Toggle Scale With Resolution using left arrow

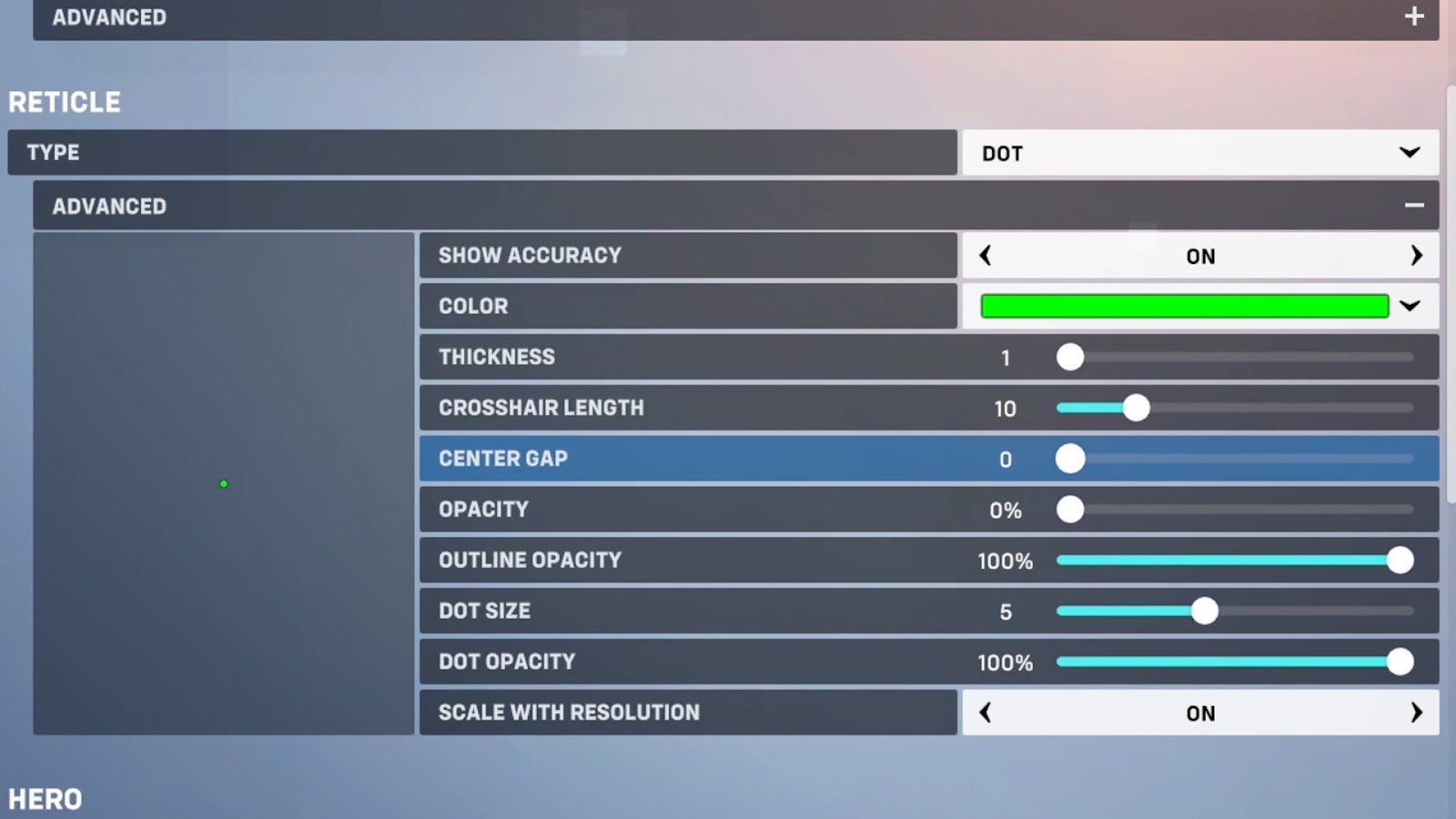[x=986, y=713]
